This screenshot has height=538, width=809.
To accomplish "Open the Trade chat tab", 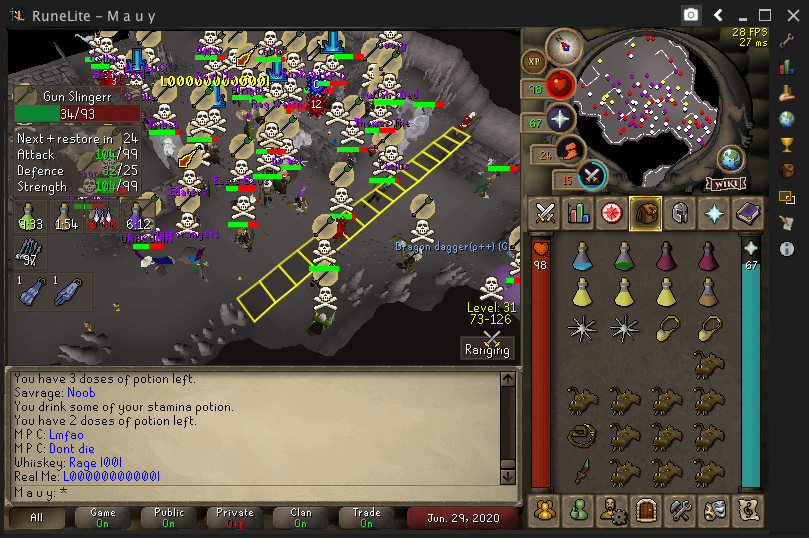I will pyautogui.click(x=367, y=517).
